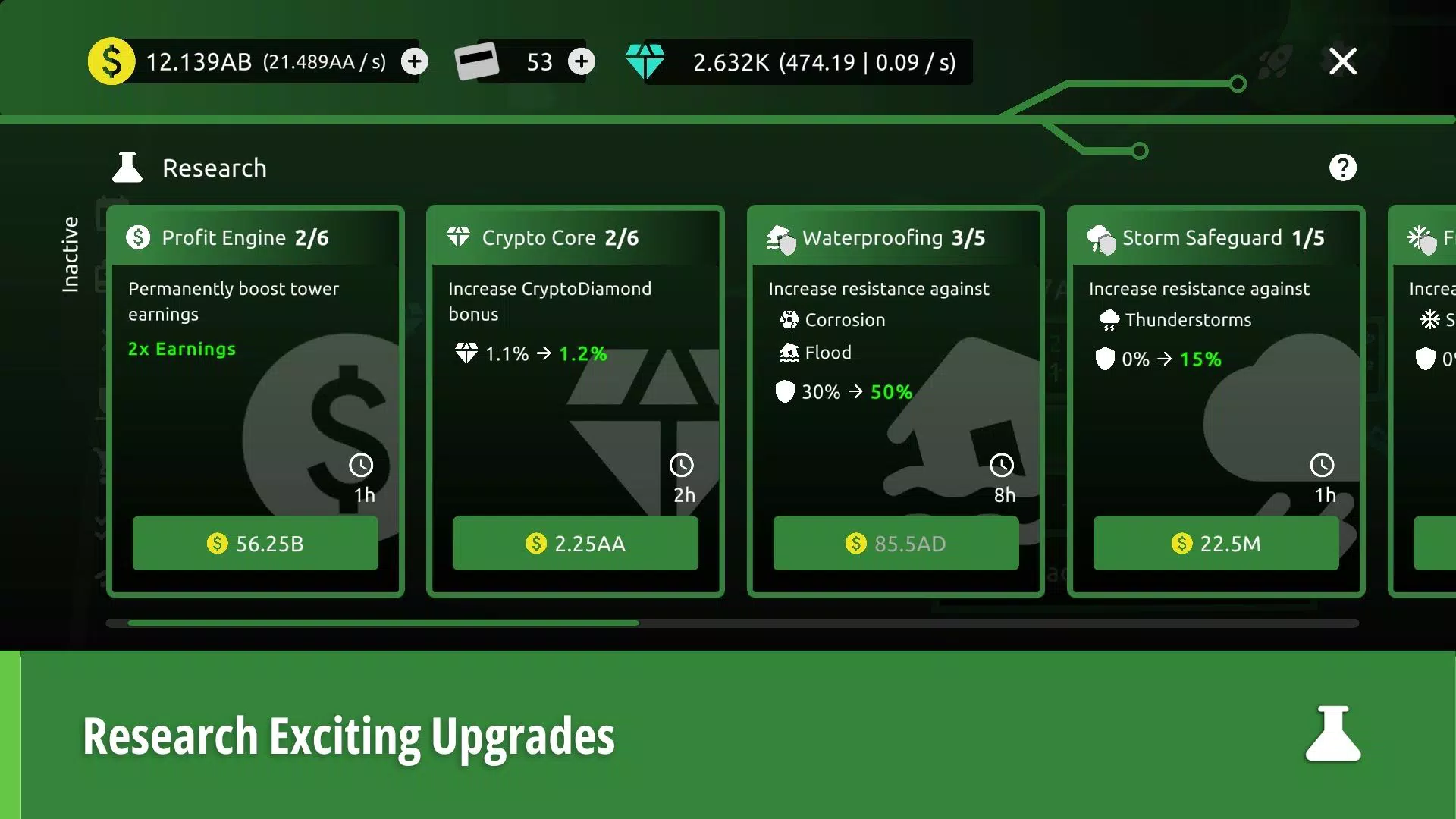Open the Research help question mark
The width and height of the screenshot is (1456, 819).
(x=1343, y=168)
